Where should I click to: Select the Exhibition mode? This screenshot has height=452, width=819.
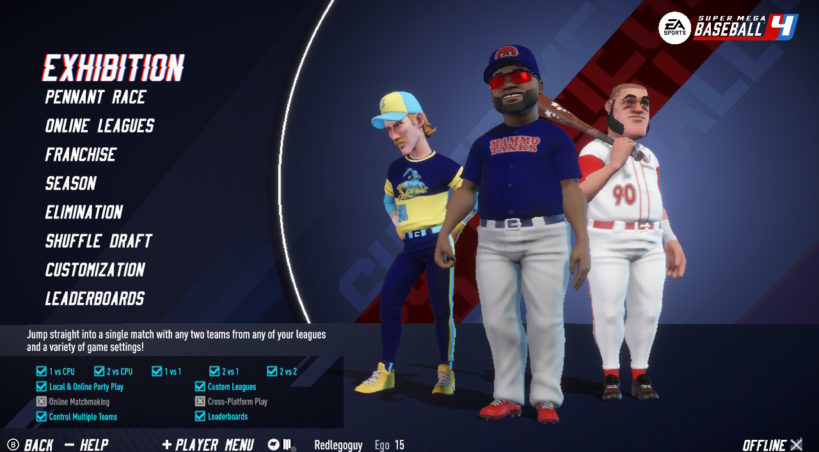pyautogui.click(x=113, y=67)
